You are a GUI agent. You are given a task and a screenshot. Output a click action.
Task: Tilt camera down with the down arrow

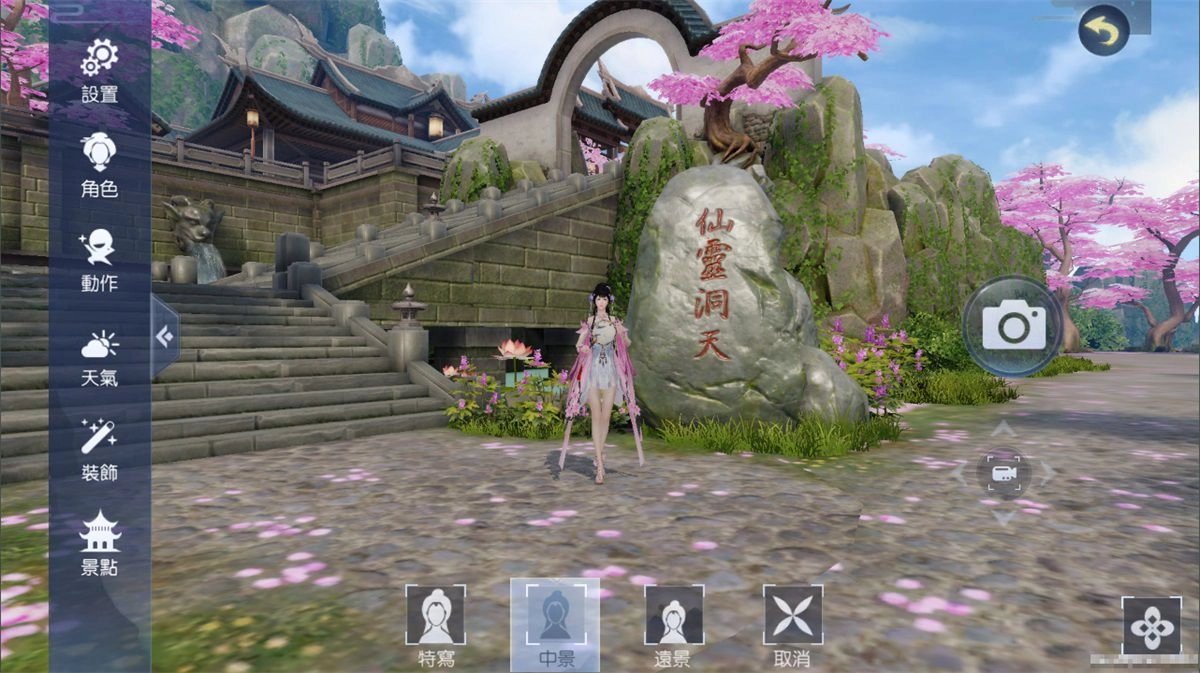point(1004,517)
